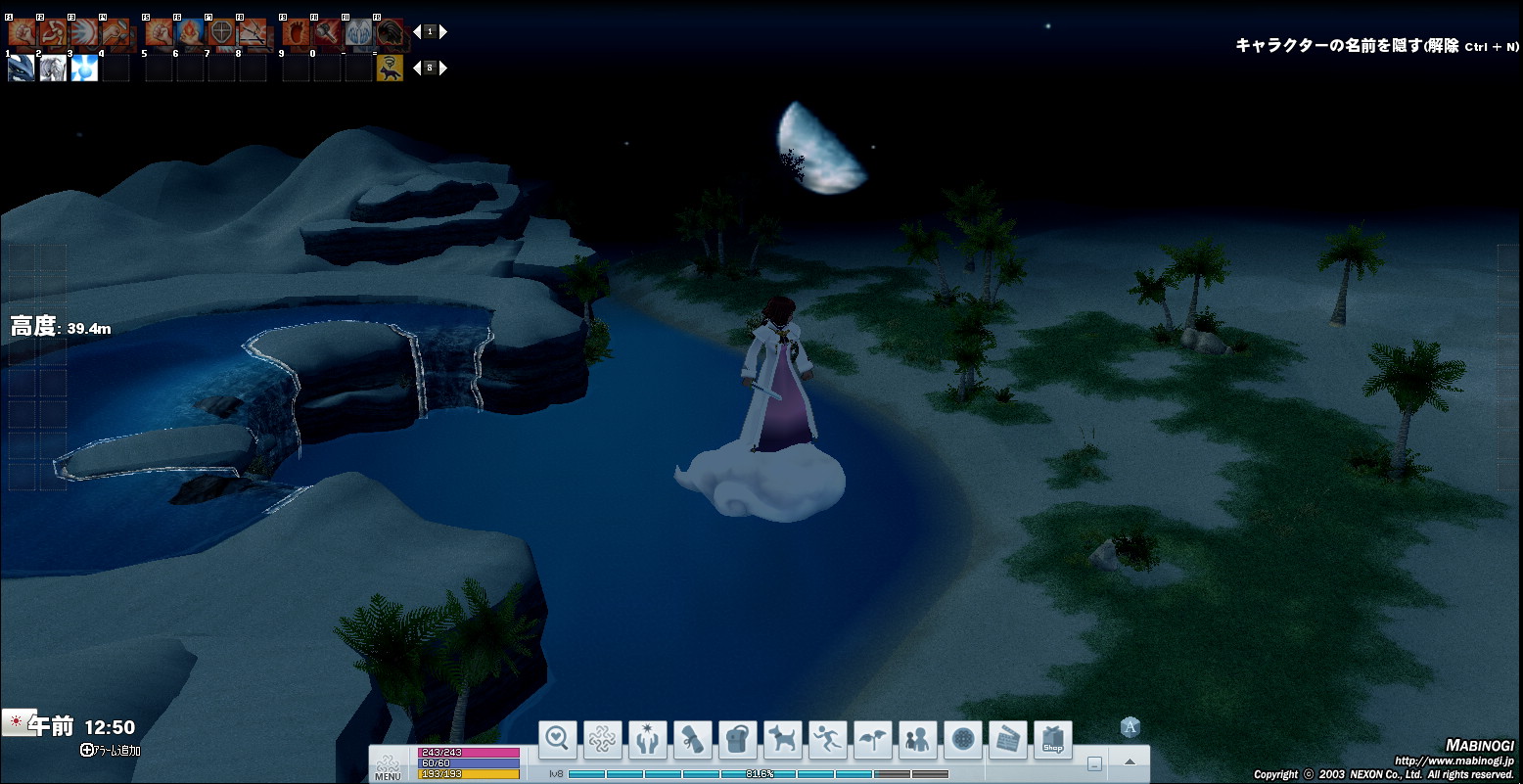This screenshot has height=784, width=1523.
Task: Open the sprout seedling window
Action: [x=873, y=740]
